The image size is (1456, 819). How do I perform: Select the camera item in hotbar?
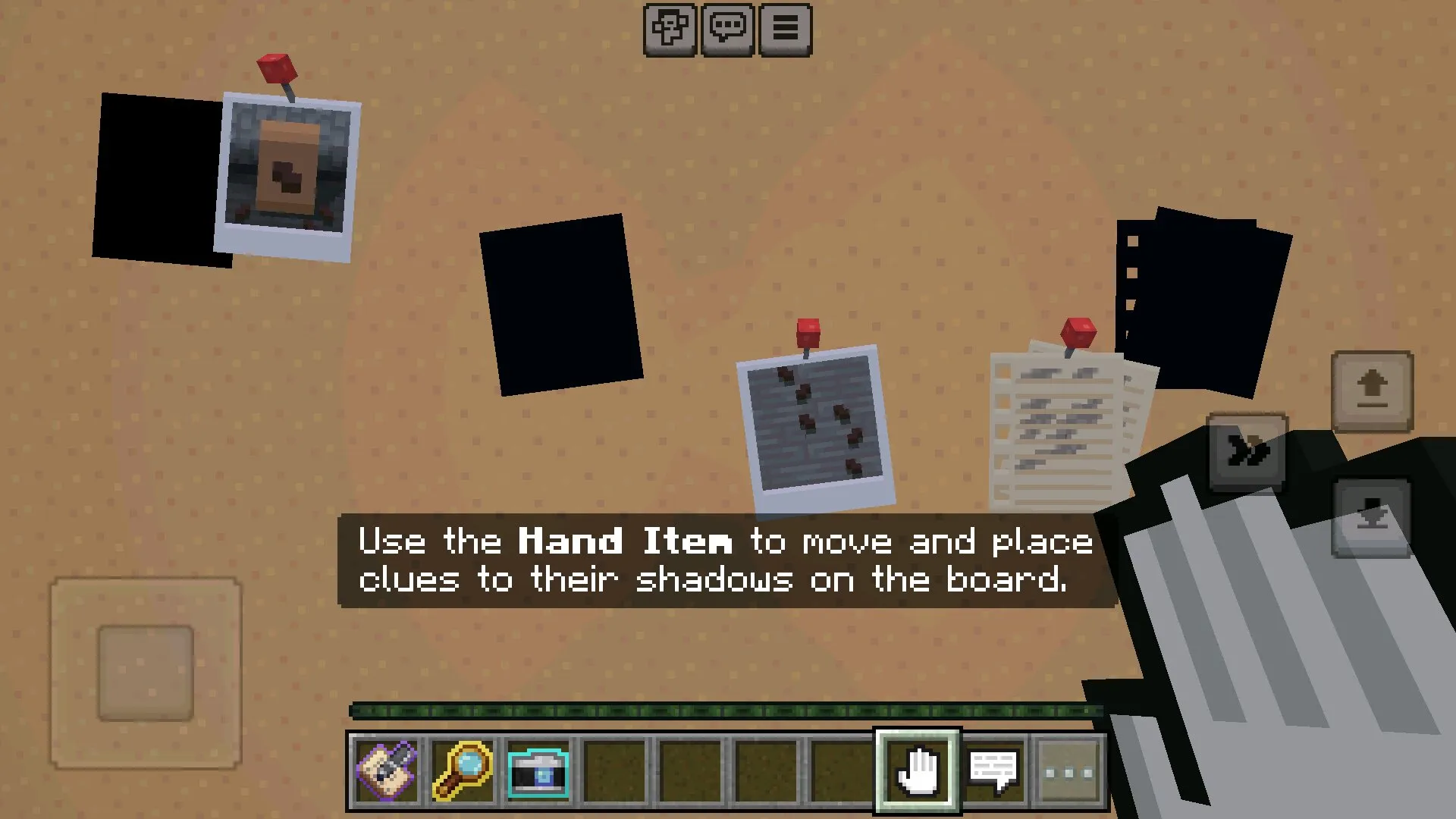[538, 771]
